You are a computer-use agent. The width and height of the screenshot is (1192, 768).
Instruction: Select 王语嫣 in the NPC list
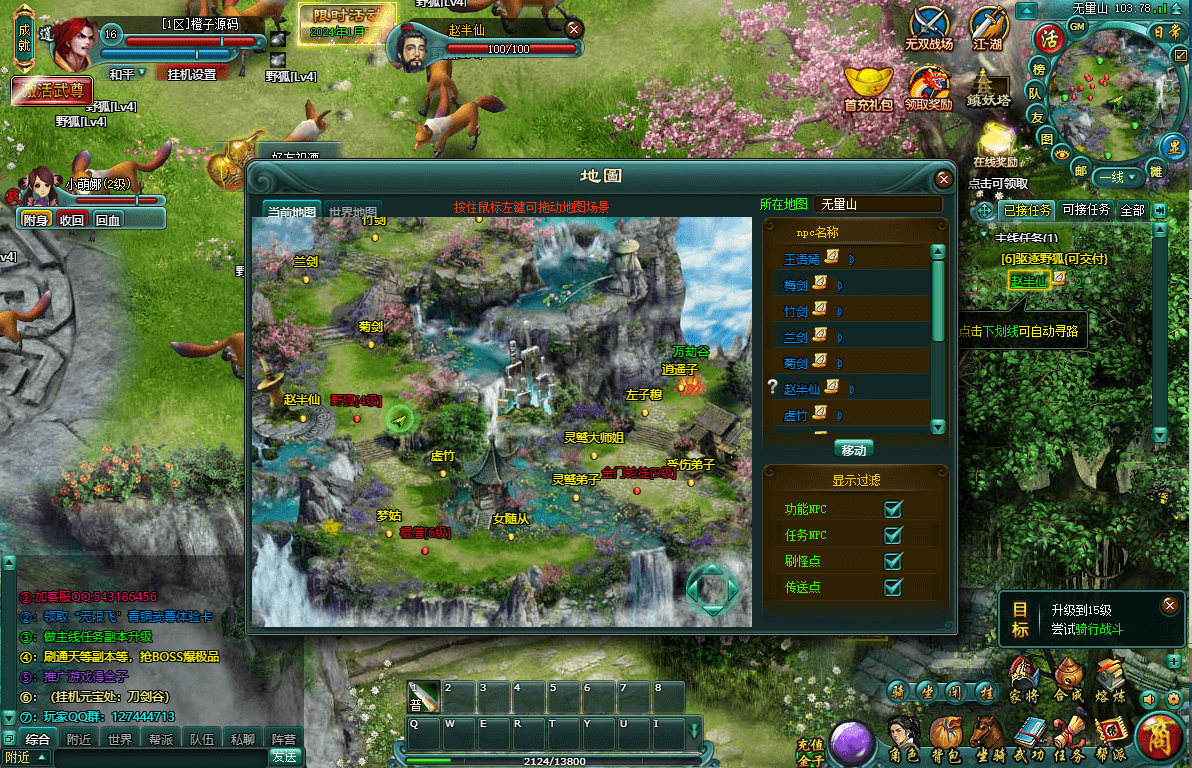801,259
